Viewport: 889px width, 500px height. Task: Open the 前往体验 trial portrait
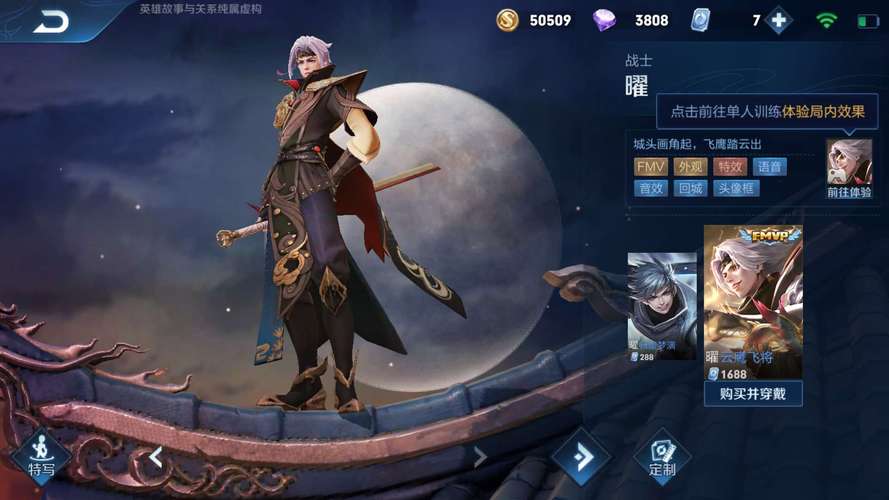coord(848,168)
